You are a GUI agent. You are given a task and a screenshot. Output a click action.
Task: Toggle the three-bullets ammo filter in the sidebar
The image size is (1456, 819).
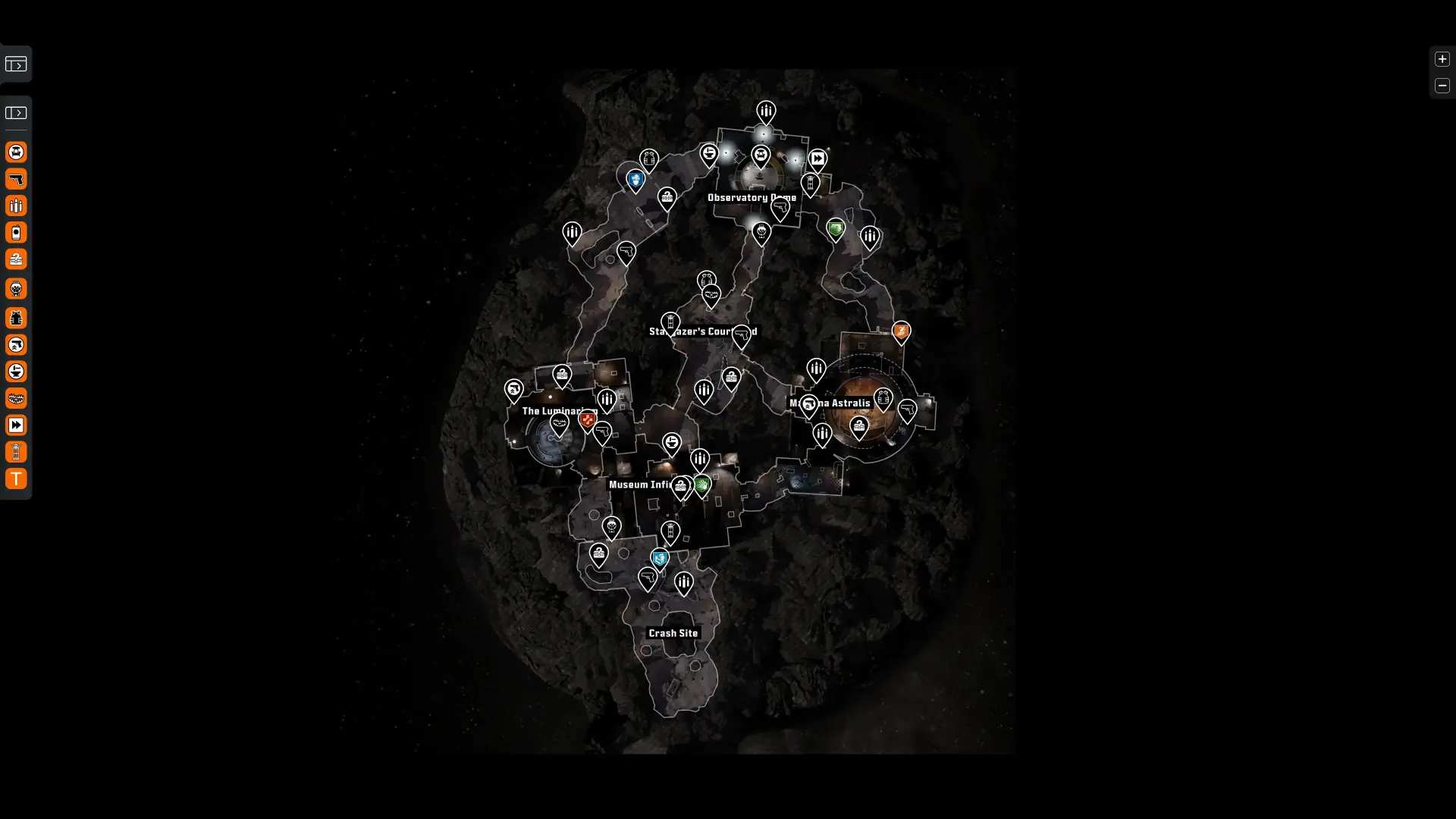pyautogui.click(x=16, y=206)
